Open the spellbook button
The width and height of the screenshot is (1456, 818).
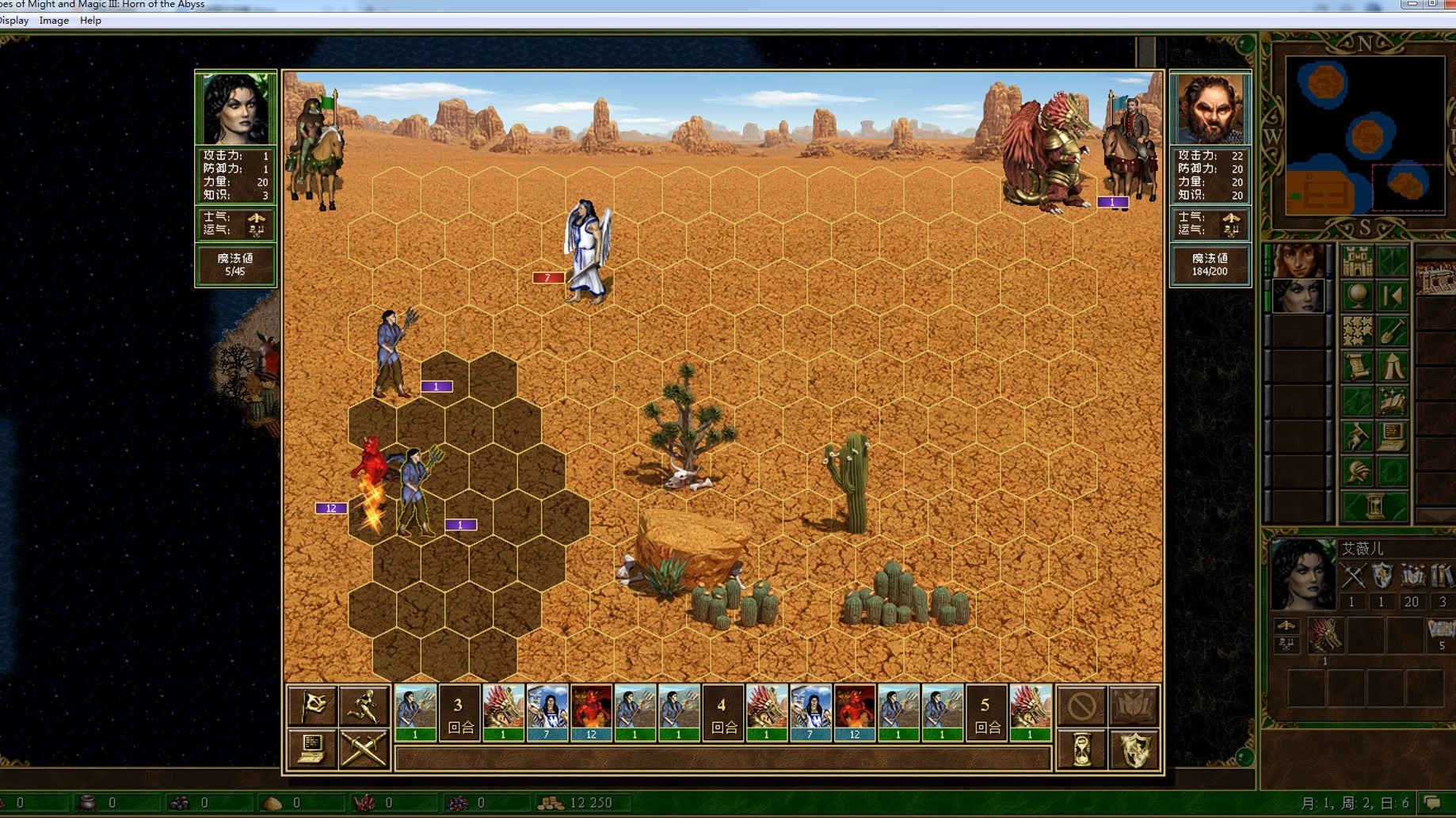(1134, 705)
